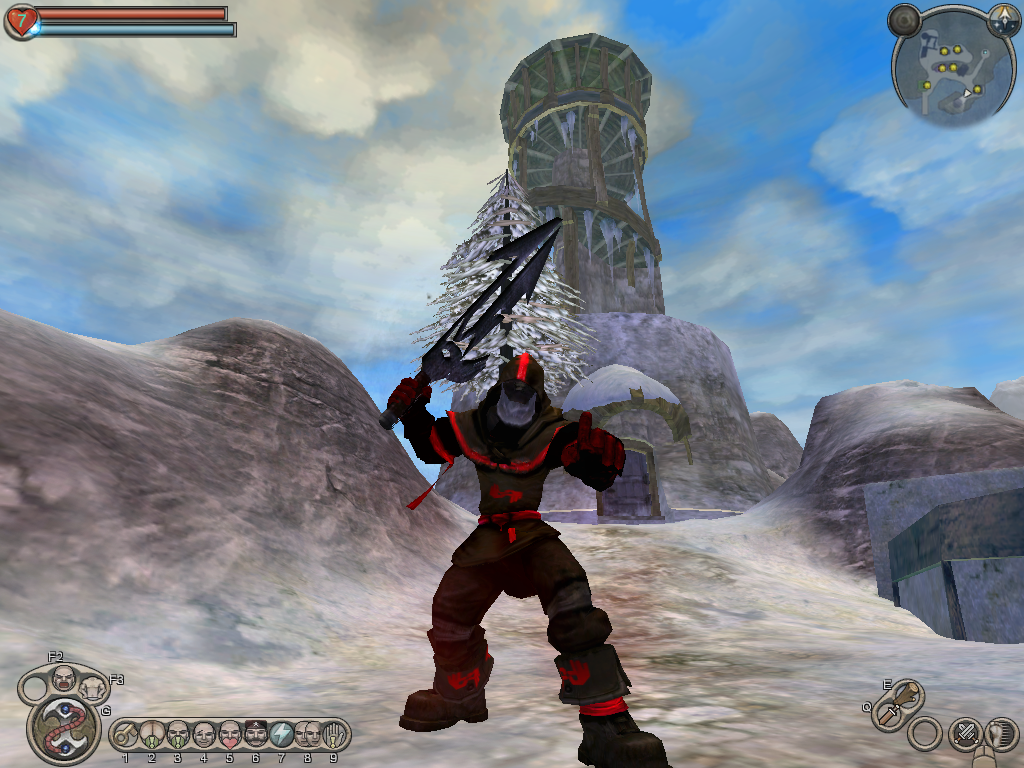
Task: Click the crossed swords combat icon
Action: pyautogui.click(x=965, y=733)
